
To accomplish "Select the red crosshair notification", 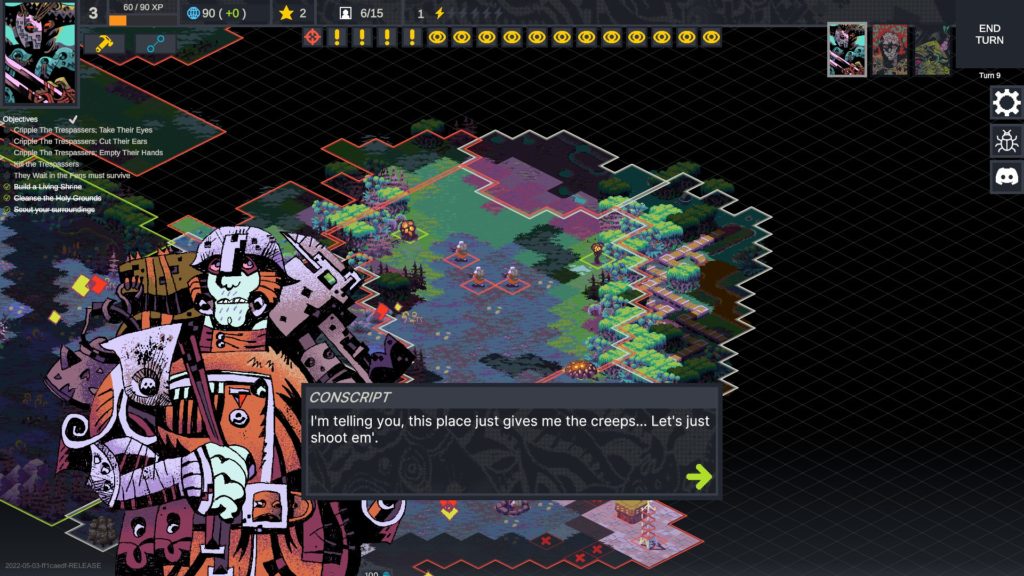I will (x=312, y=37).
